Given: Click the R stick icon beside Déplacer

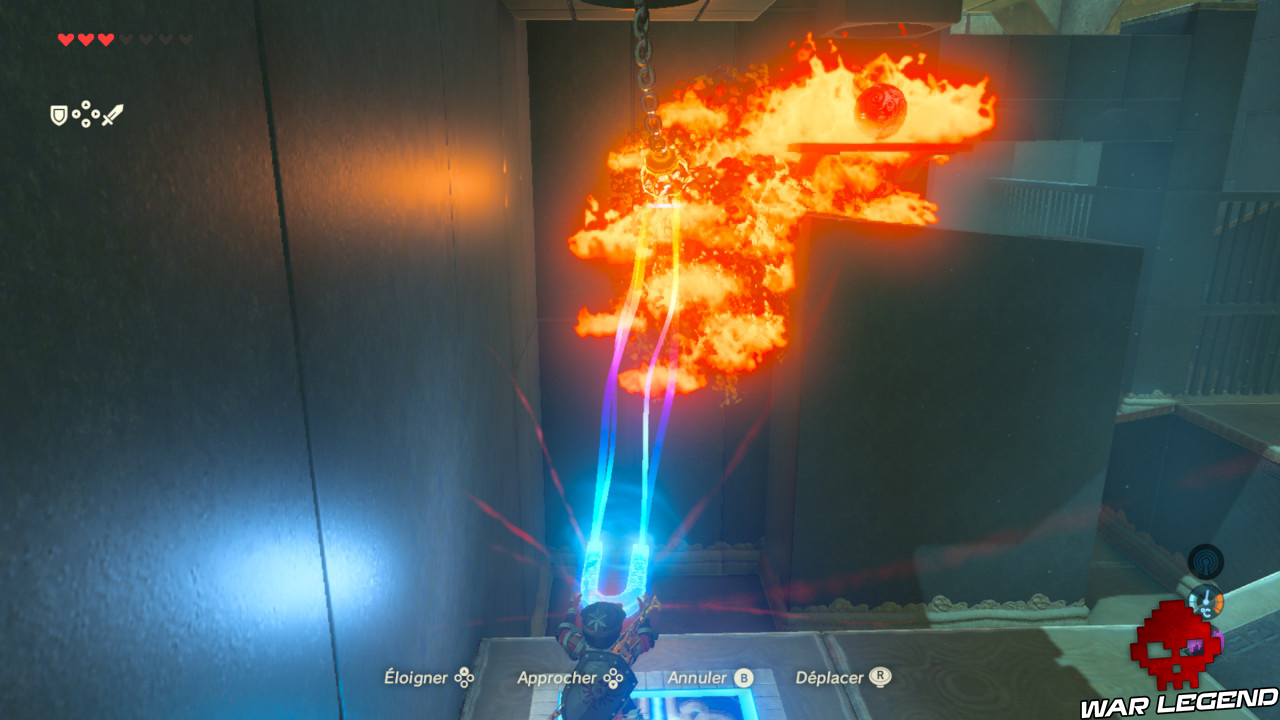Looking at the screenshot, I should (x=880, y=677).
